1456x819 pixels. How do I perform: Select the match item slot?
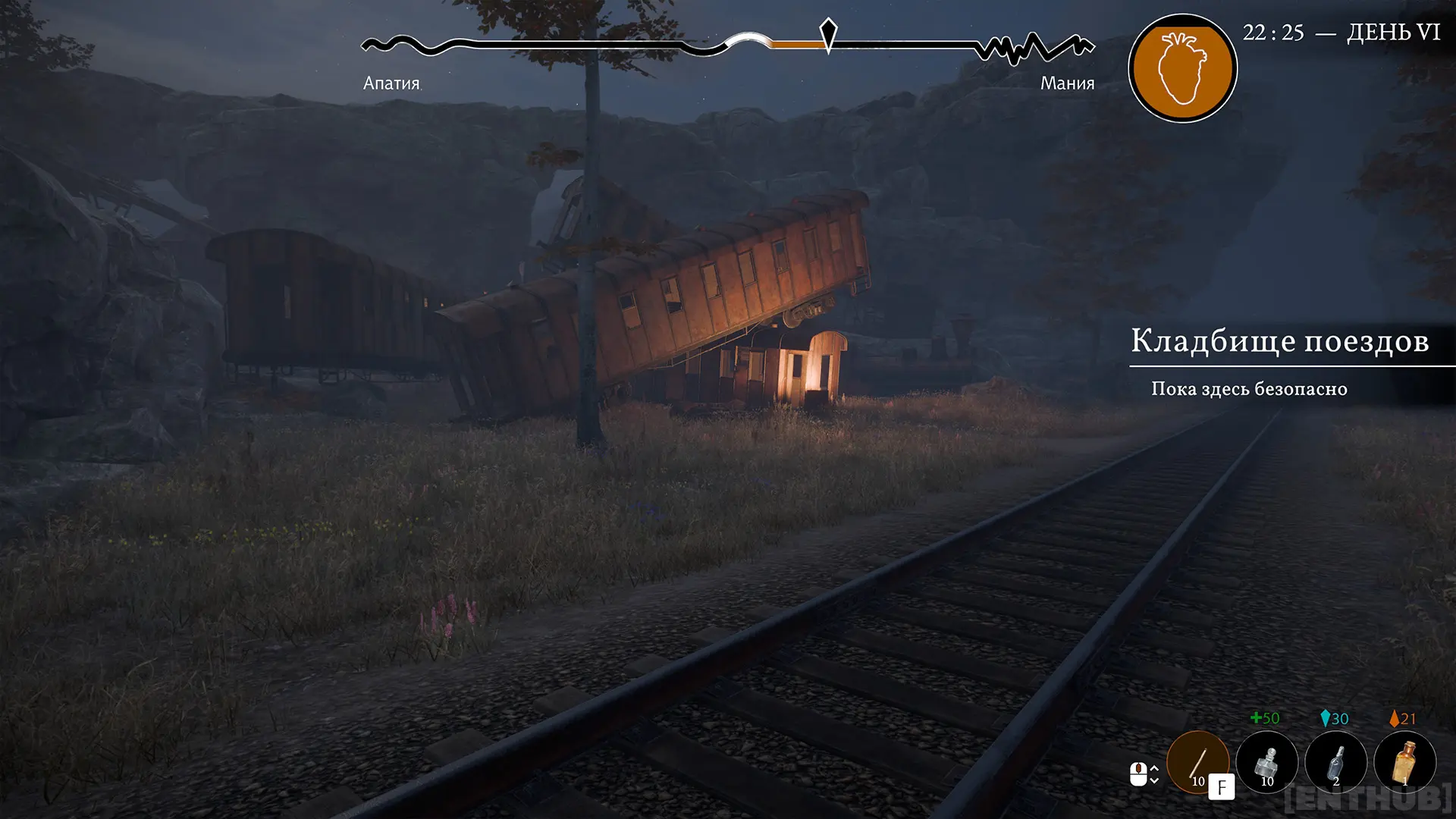coord(1197,761)
